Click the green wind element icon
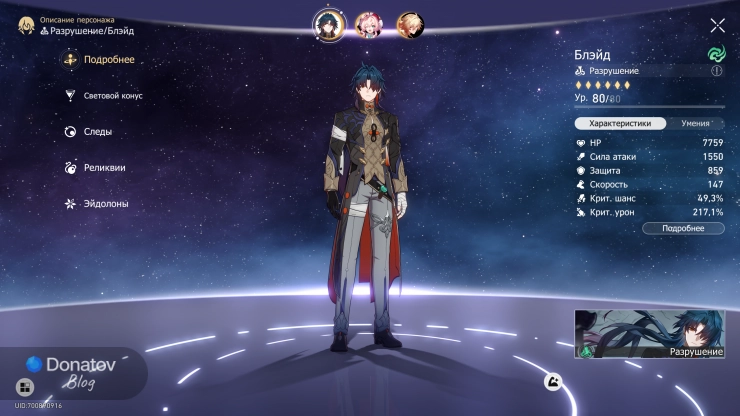740x416 pixels. [x=716, y=53]
